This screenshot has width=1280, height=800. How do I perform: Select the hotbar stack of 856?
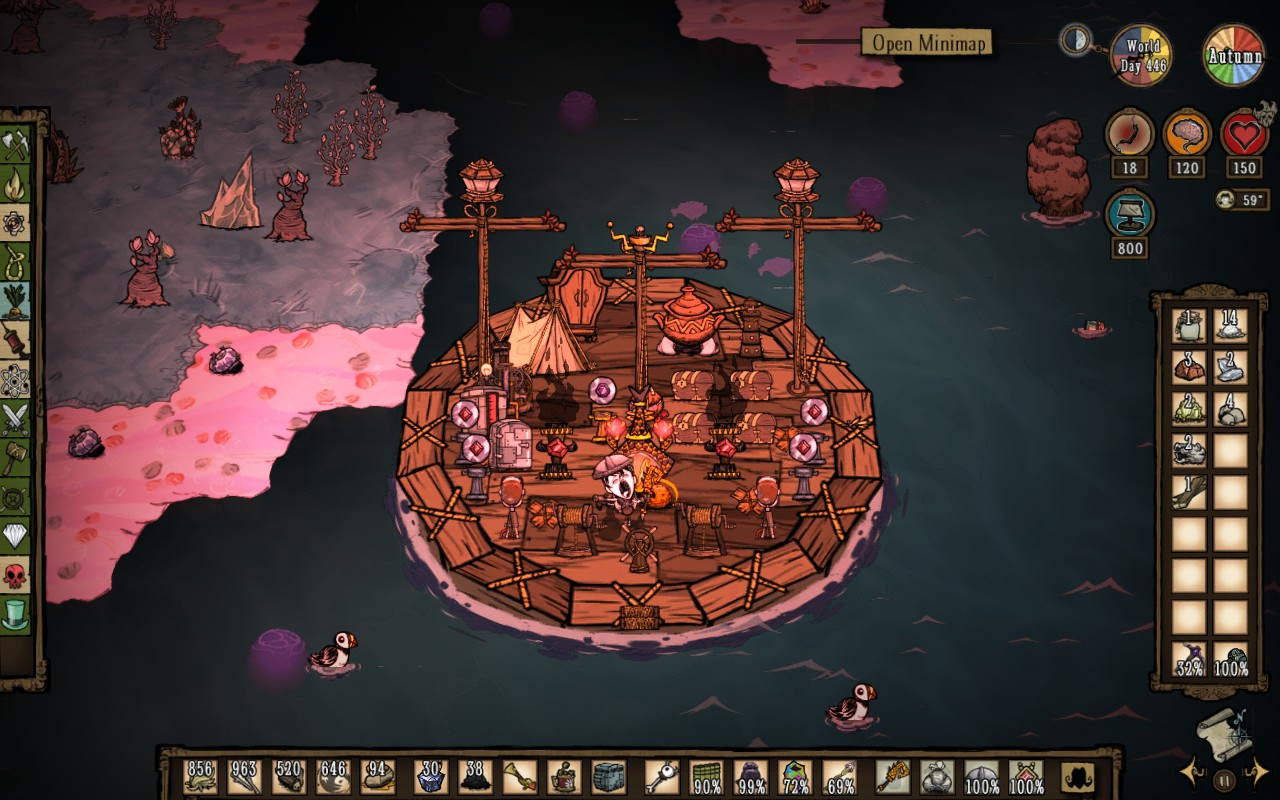[200, 776]
